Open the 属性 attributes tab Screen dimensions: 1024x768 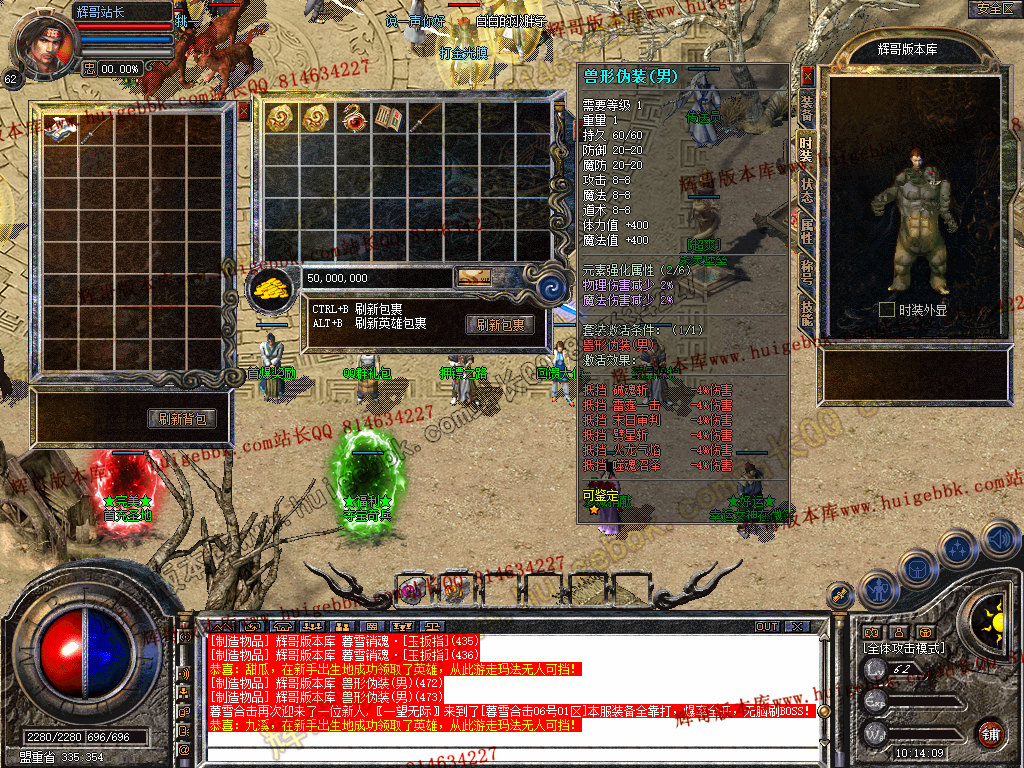(x=806, y=231)
